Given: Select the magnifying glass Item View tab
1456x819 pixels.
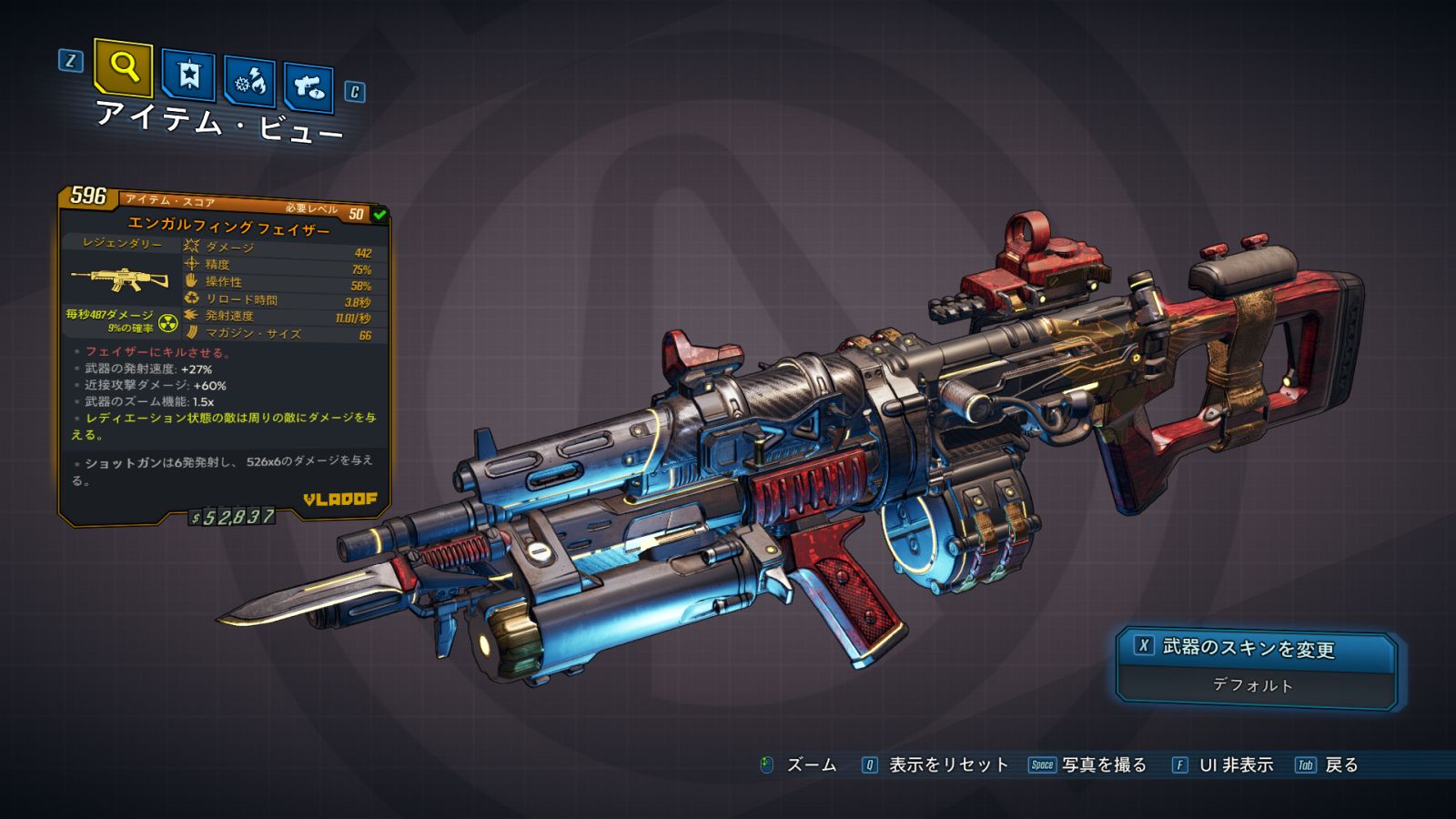Looking at the screenshot, I should pos(123,67).
